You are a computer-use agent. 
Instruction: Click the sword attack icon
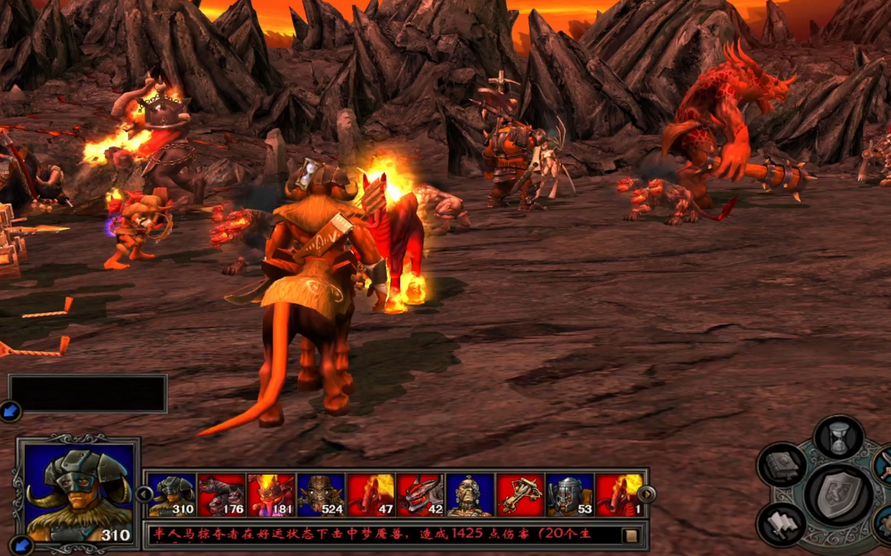(882, 465)
